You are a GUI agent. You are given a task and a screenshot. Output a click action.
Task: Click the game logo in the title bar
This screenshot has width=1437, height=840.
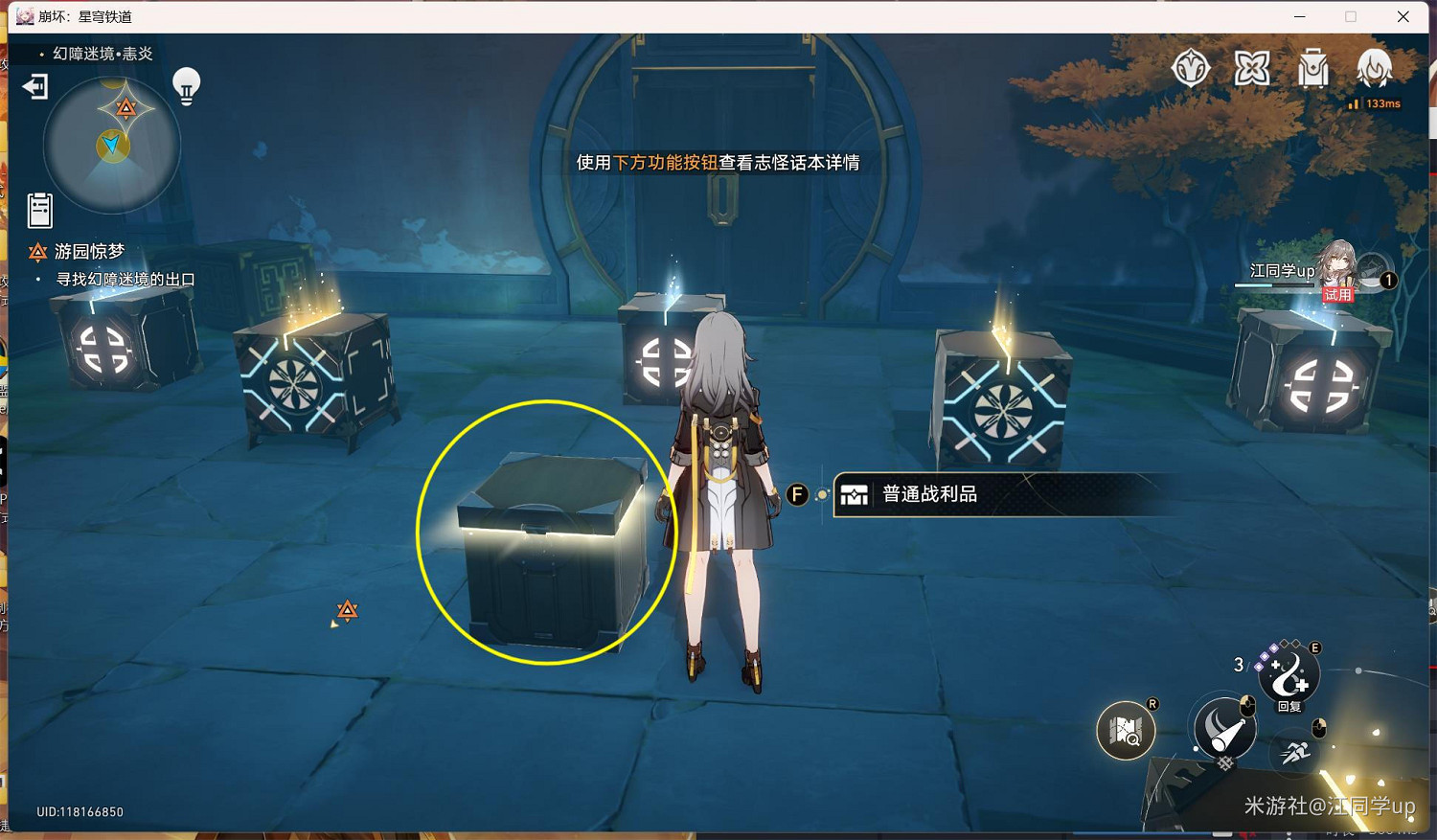[x=24, y=16]
